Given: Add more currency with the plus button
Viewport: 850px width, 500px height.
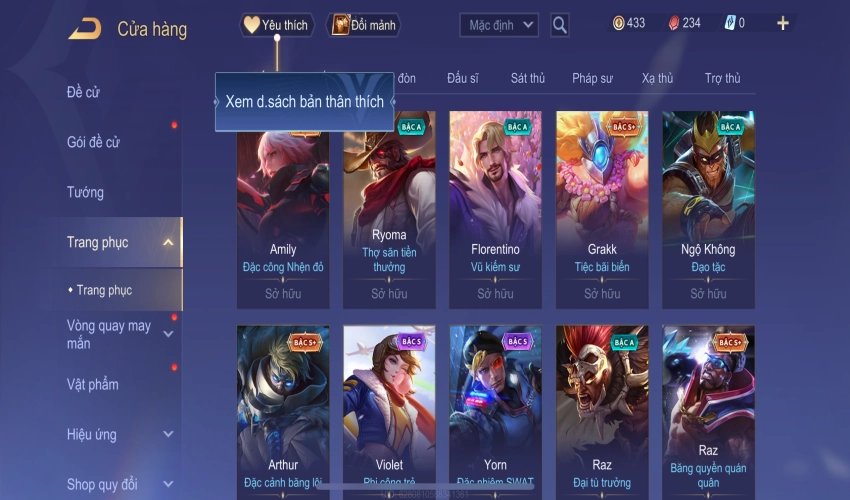Looking at the screenshot, I should (x=783, y=23).
